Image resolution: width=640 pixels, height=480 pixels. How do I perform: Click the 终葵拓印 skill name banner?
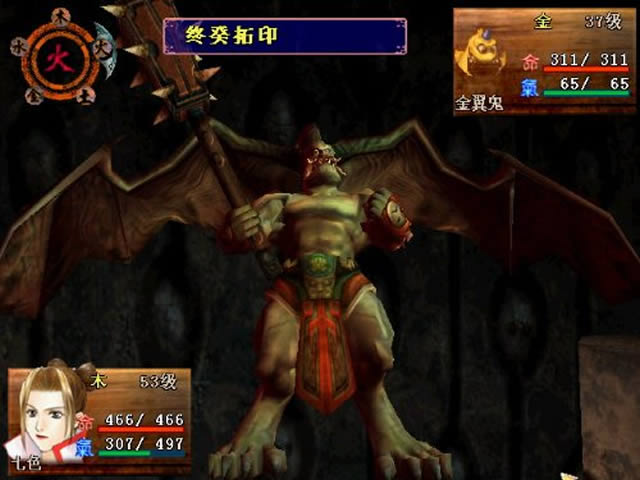click(284, 36)
